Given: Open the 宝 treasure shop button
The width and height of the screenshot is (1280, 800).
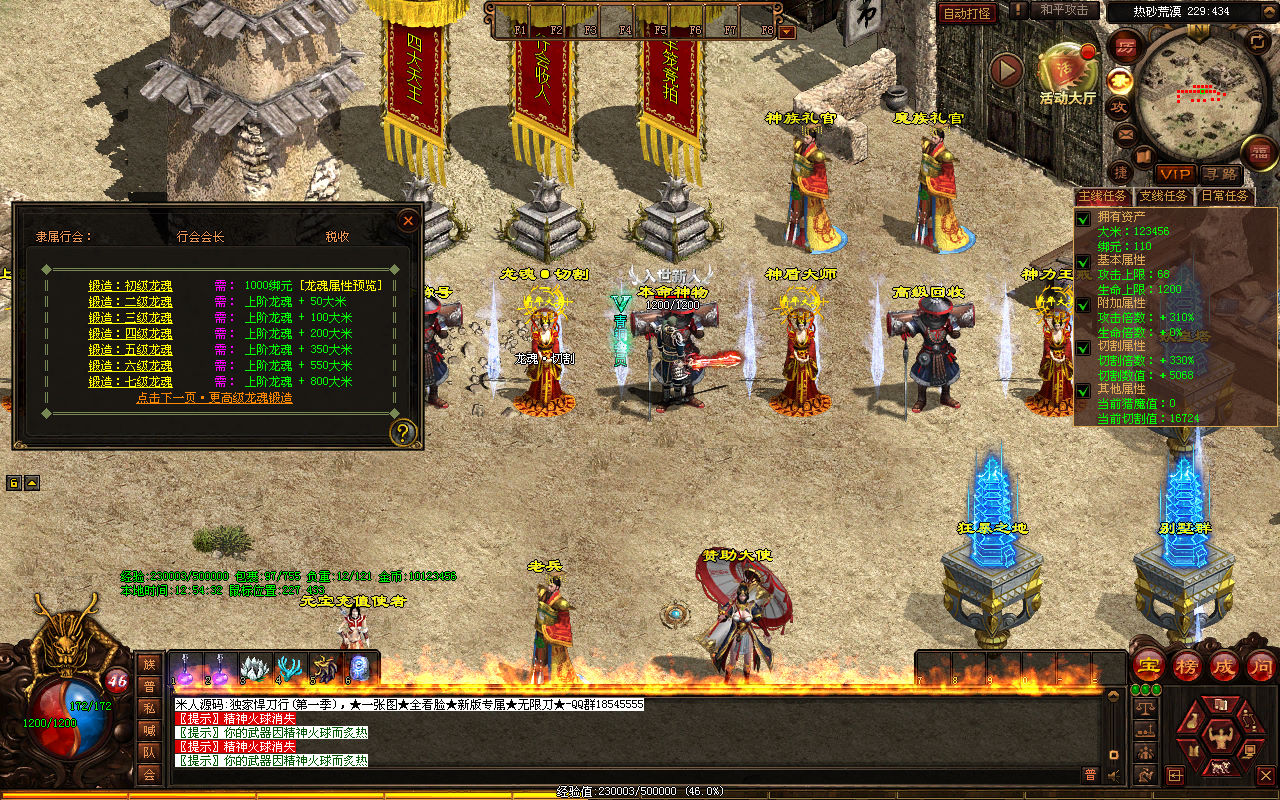Looking at the screenshot, I should pos(1147,665).
